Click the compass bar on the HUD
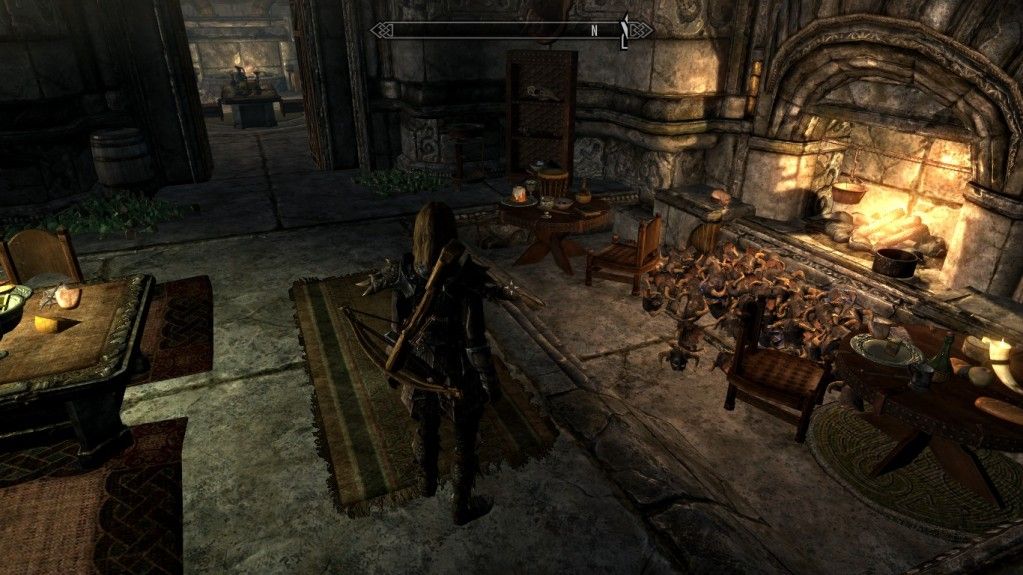 510,30
